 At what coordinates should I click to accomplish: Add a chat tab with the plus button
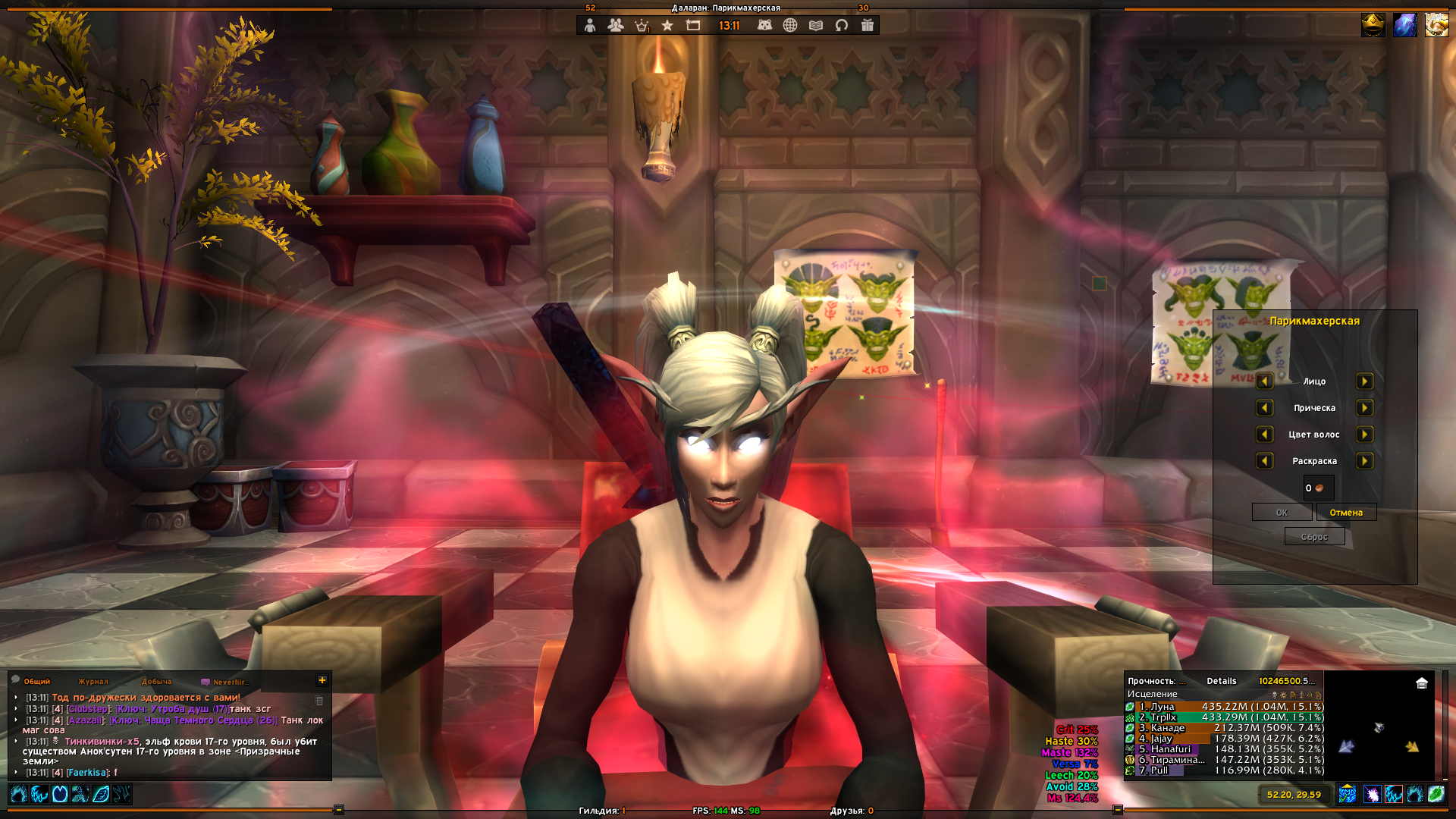coord(322,680)
